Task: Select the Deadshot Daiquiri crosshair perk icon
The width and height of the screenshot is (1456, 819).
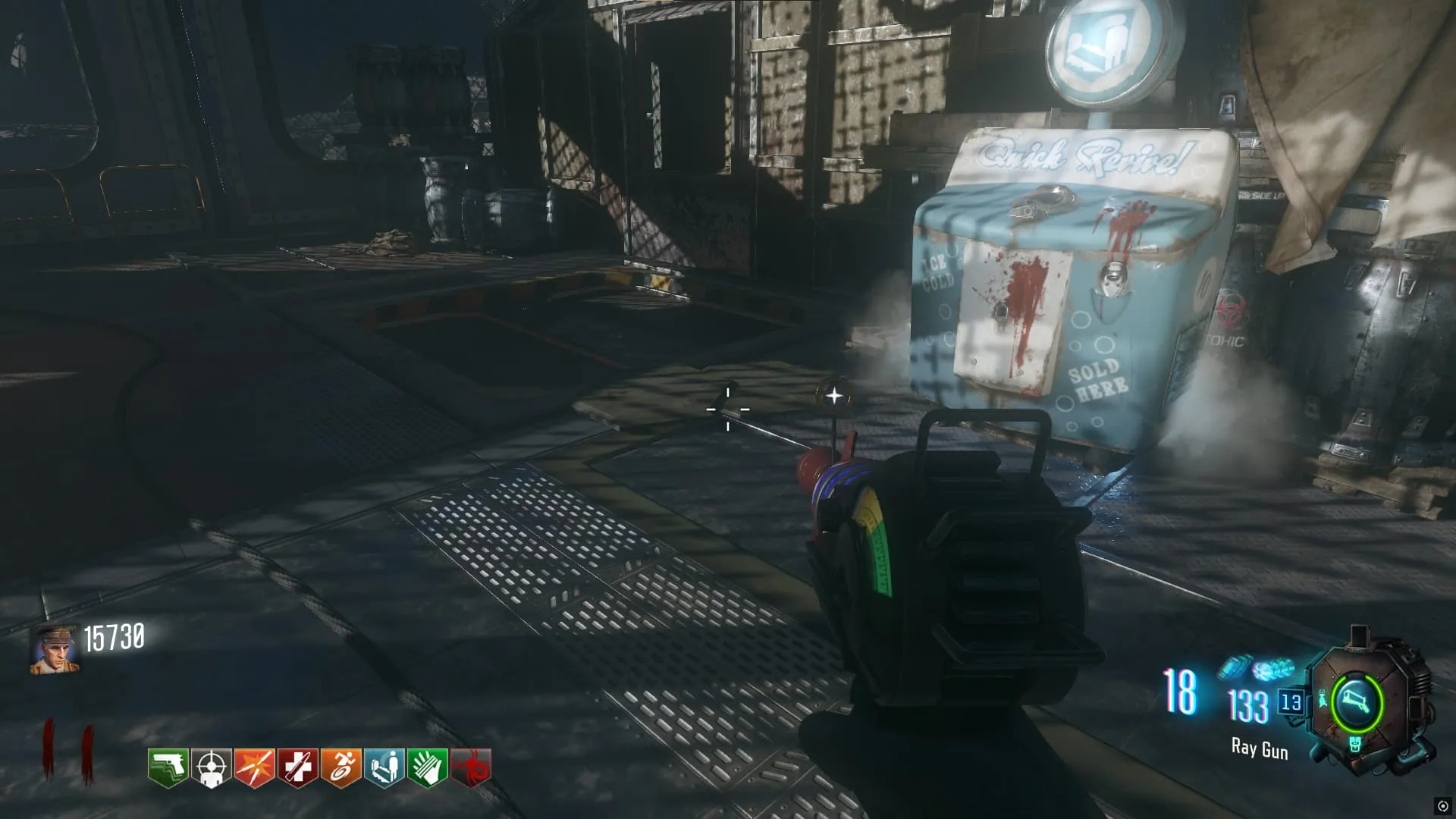Action: (211, 767)
